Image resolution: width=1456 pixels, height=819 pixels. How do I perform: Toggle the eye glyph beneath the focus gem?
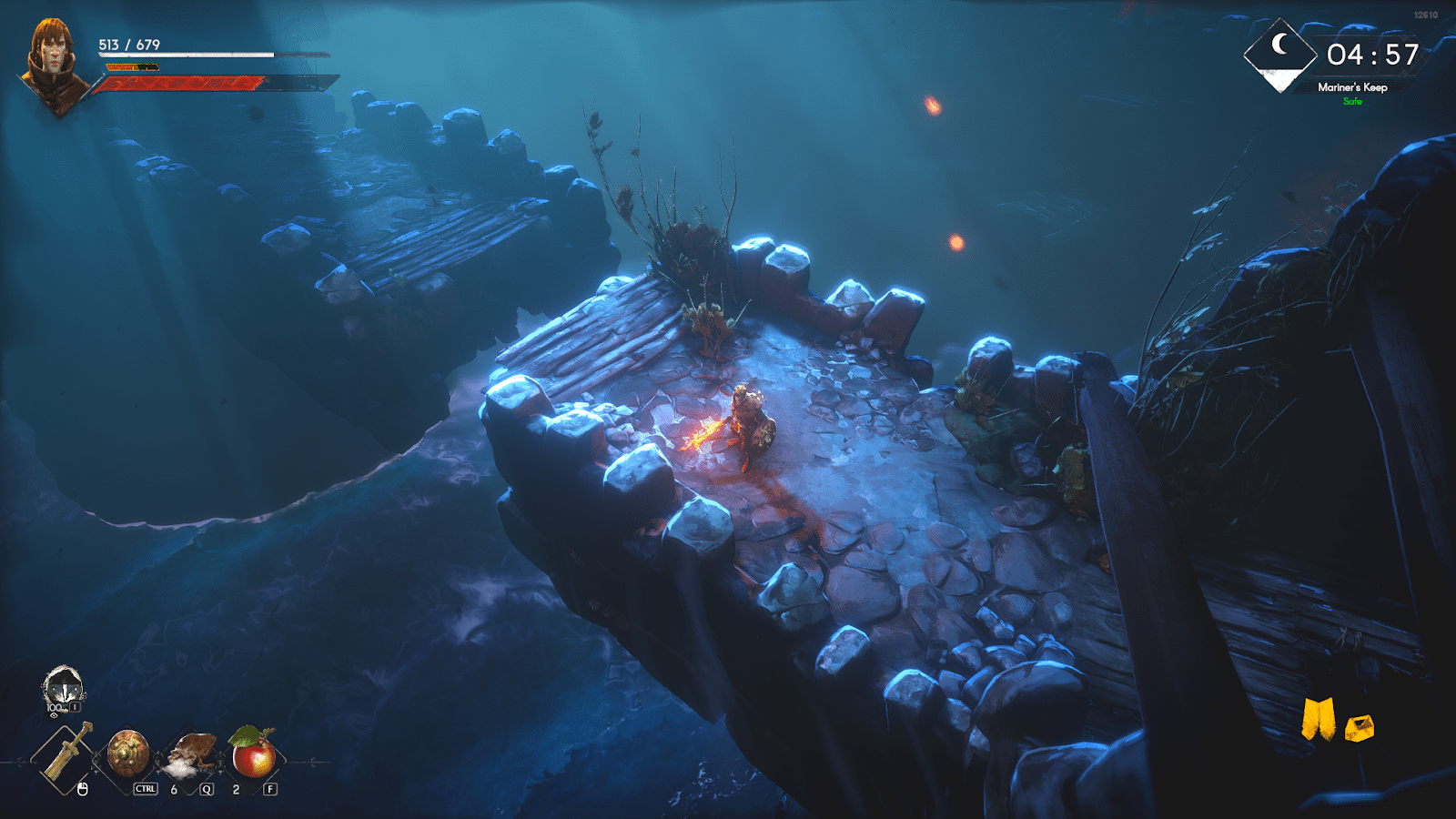[54, 715]
